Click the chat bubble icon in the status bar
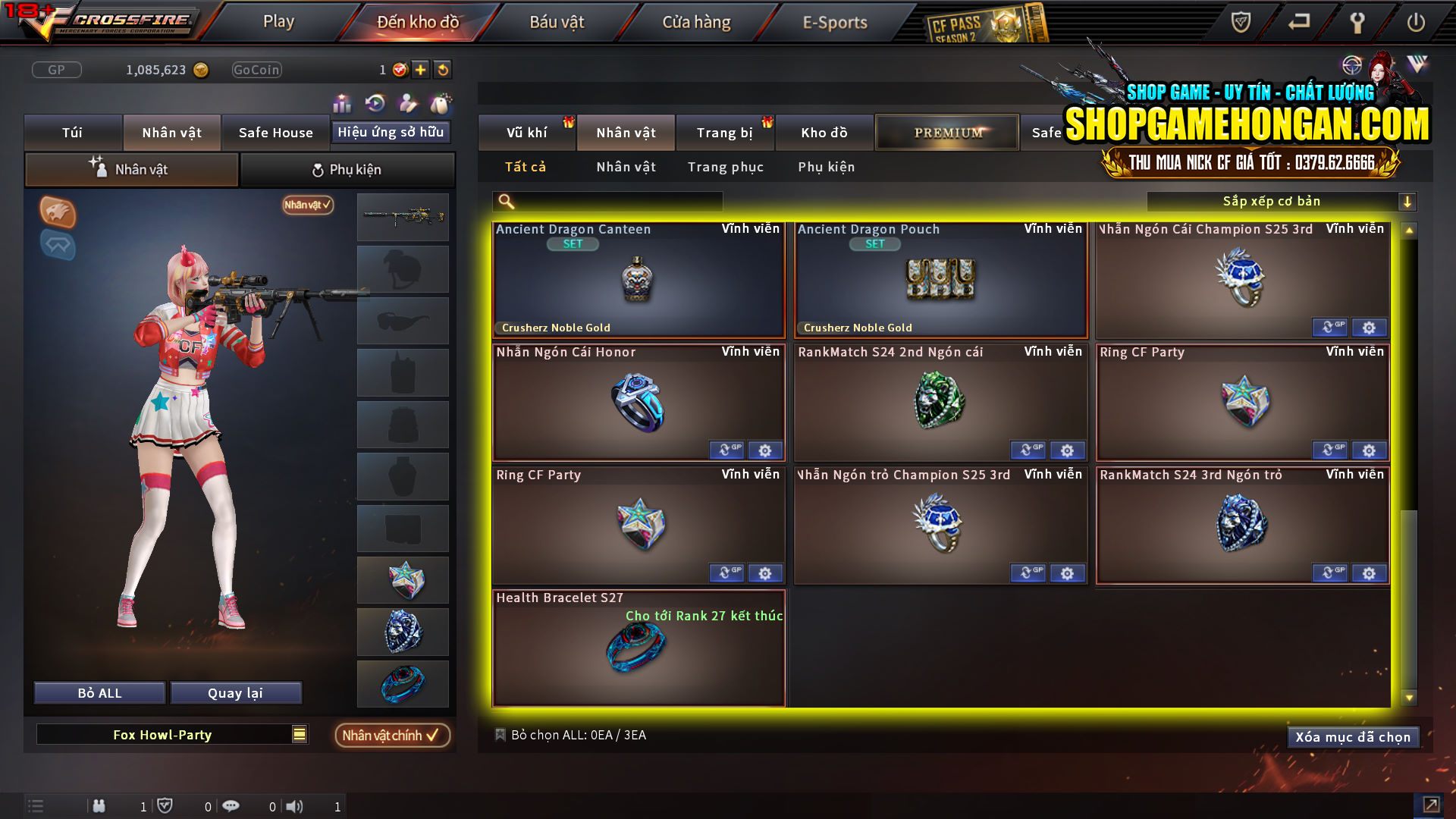The image size is (1456, 819). coord(231,806)
